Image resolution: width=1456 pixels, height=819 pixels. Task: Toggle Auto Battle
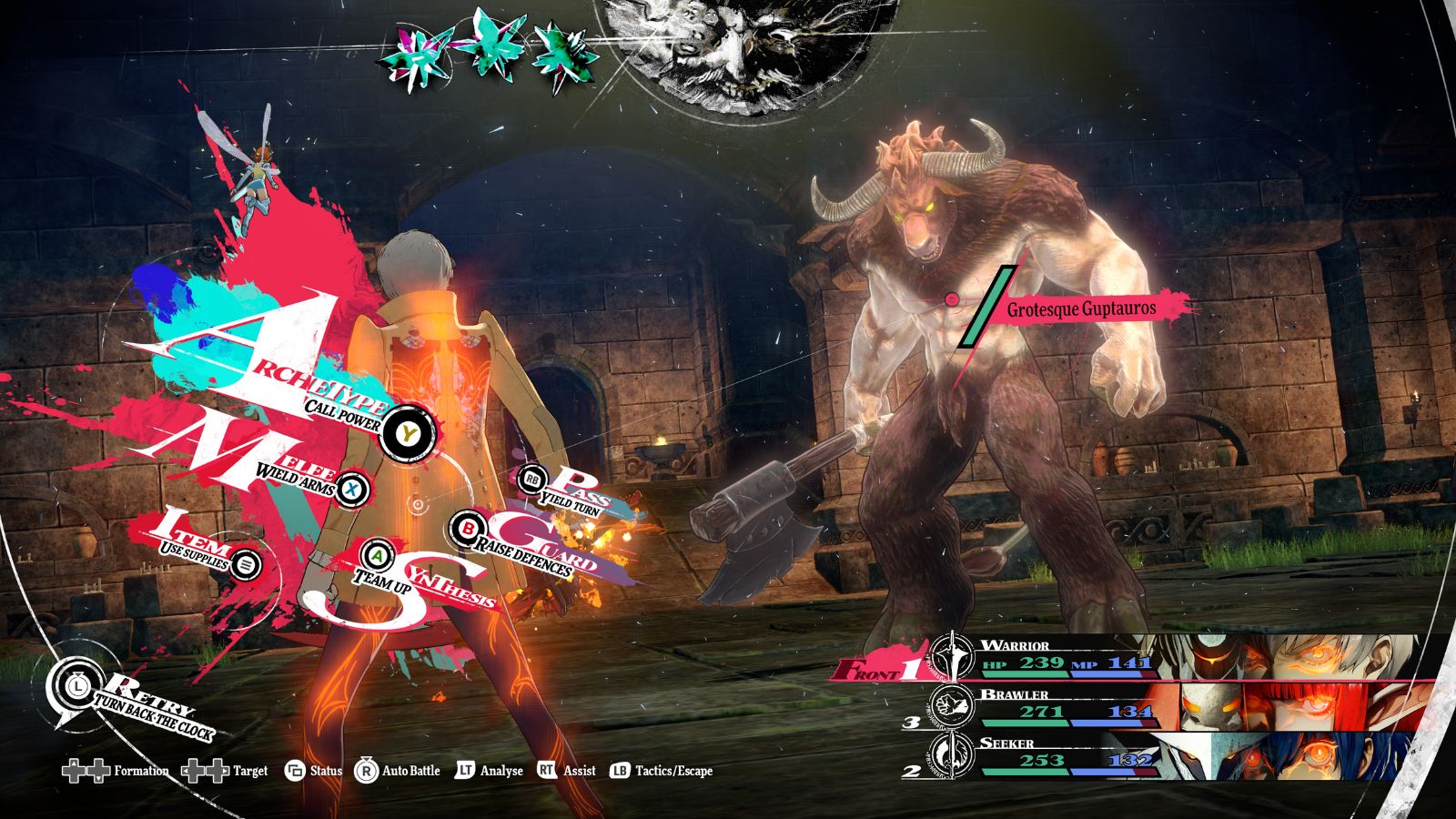click(x=398, y=772)
